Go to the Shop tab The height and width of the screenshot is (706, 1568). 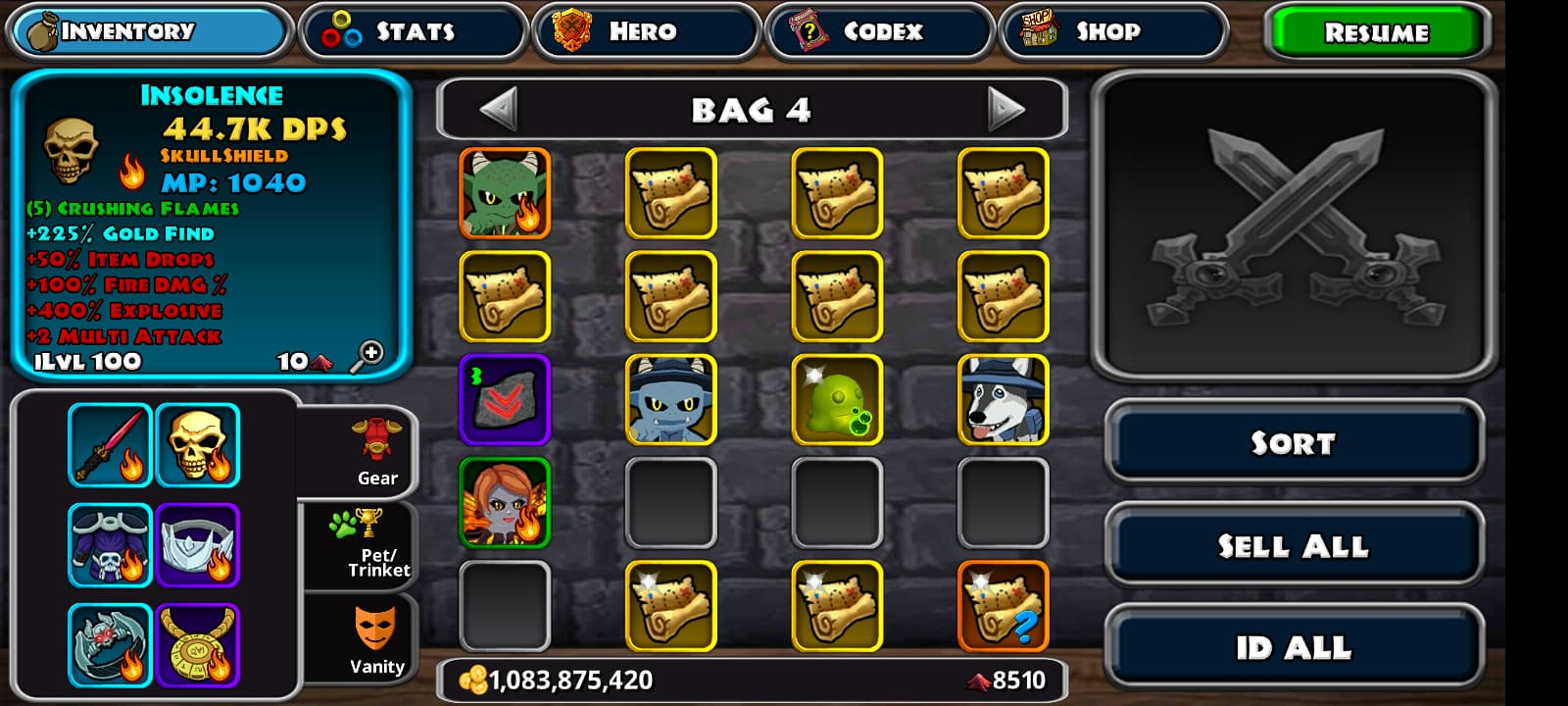click(x=1112, y=31)
